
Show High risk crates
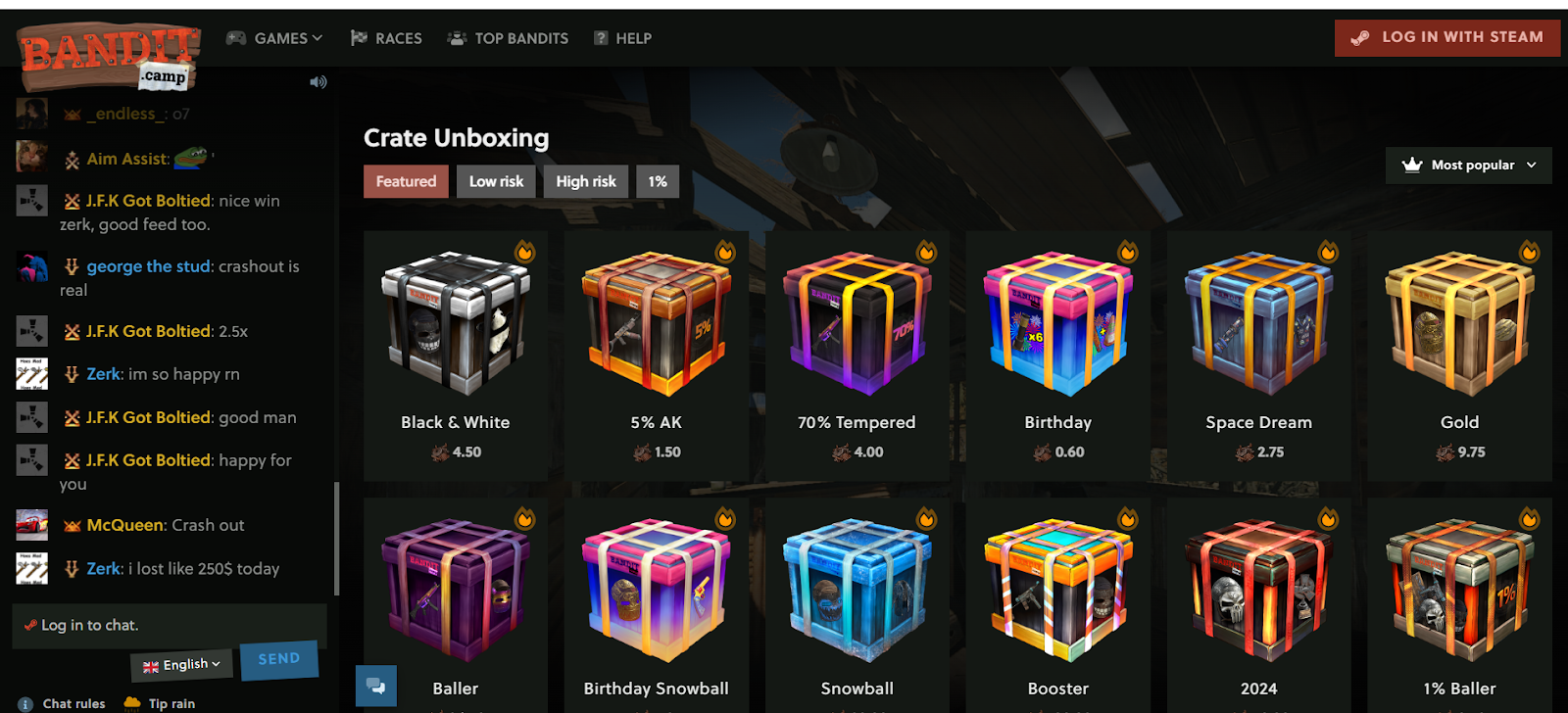pyautogui.click(x=586, y=181)
